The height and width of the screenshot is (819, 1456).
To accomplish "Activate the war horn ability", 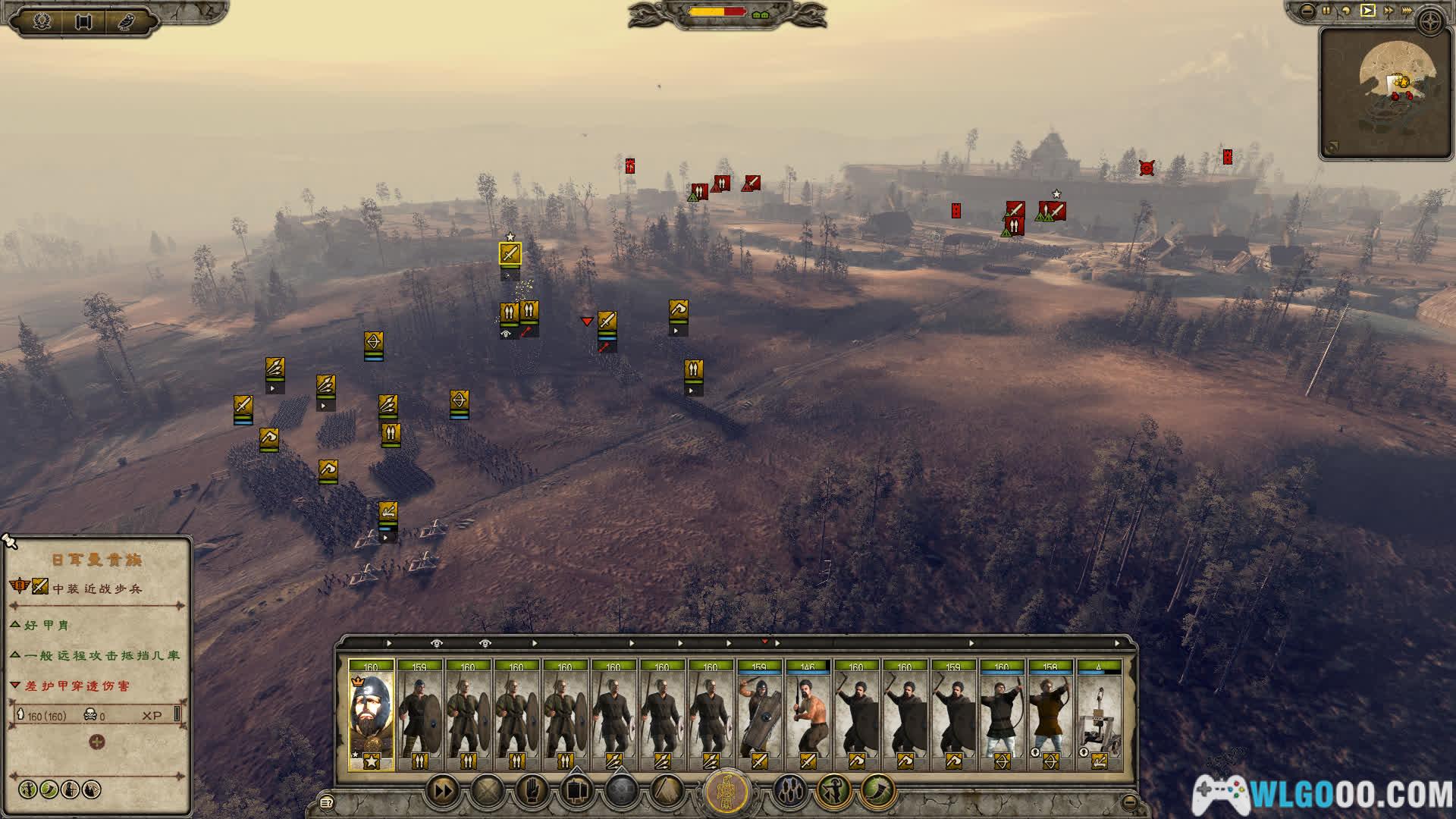I will (x=877, y=792).
